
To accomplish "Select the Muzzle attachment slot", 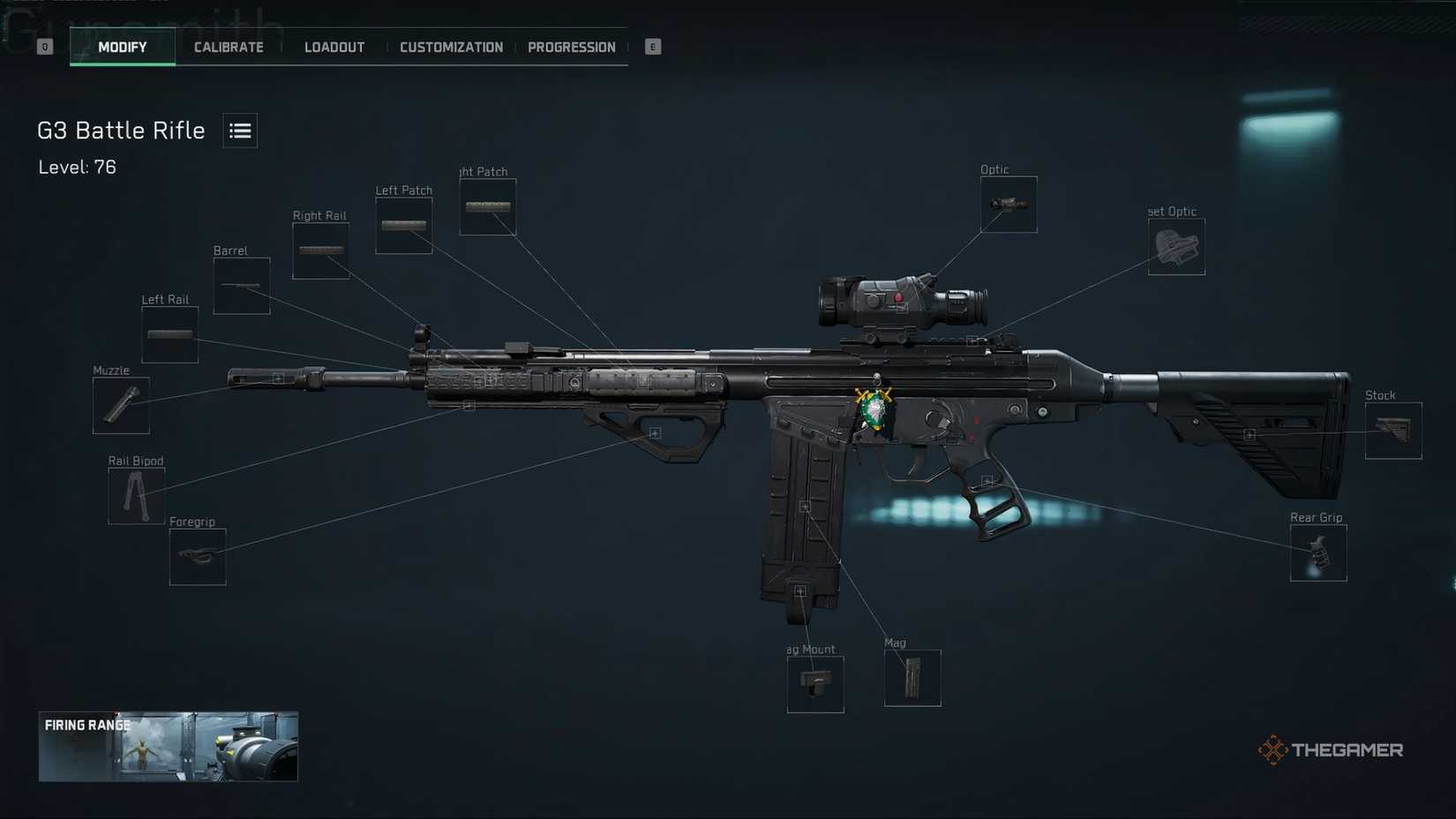I will (121, 406).
